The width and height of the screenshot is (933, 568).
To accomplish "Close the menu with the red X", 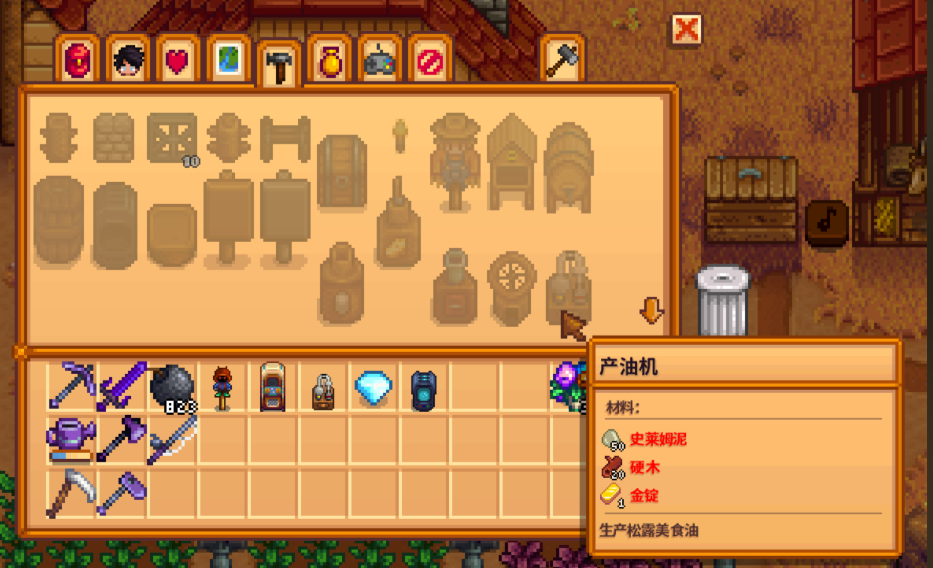I will (686, 29).
